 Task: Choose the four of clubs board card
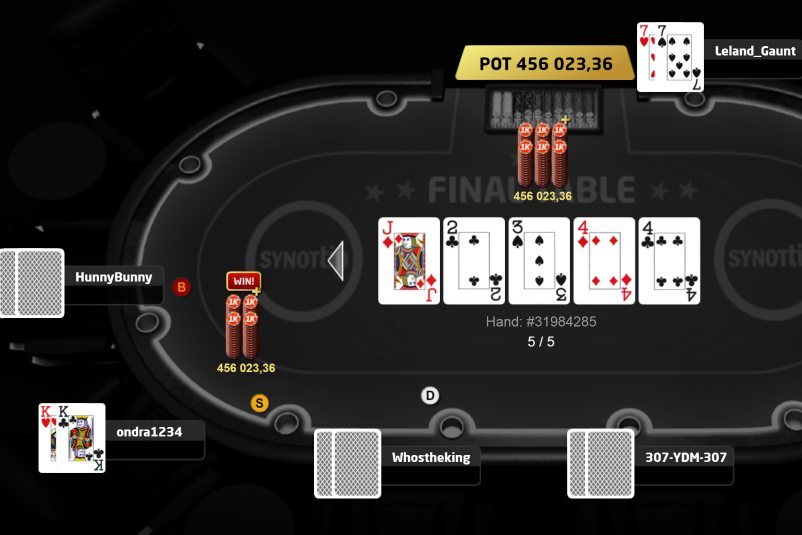click(x=669, y=261)
